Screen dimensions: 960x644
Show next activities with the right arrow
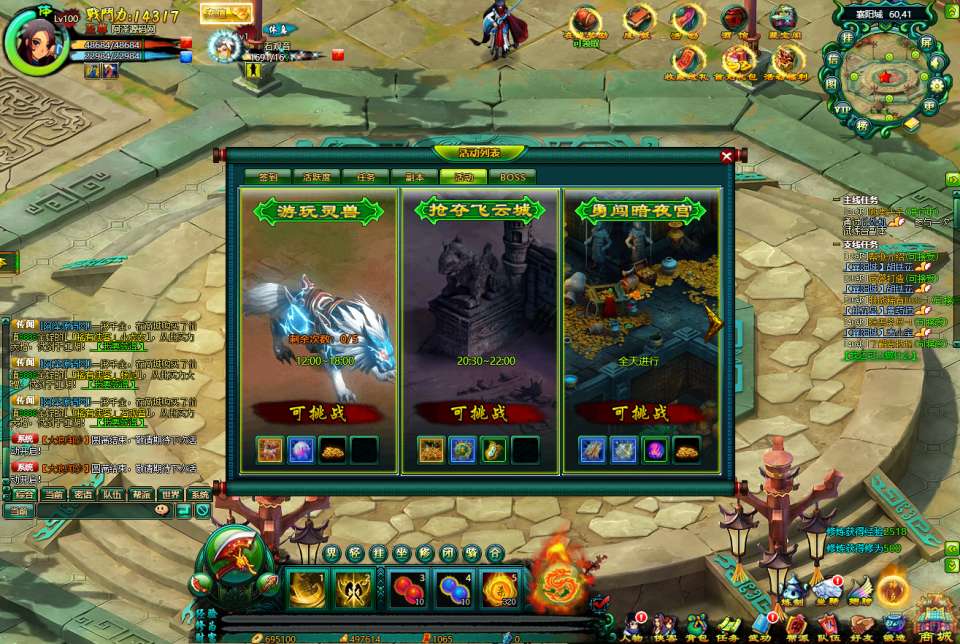tap(714, 322)
